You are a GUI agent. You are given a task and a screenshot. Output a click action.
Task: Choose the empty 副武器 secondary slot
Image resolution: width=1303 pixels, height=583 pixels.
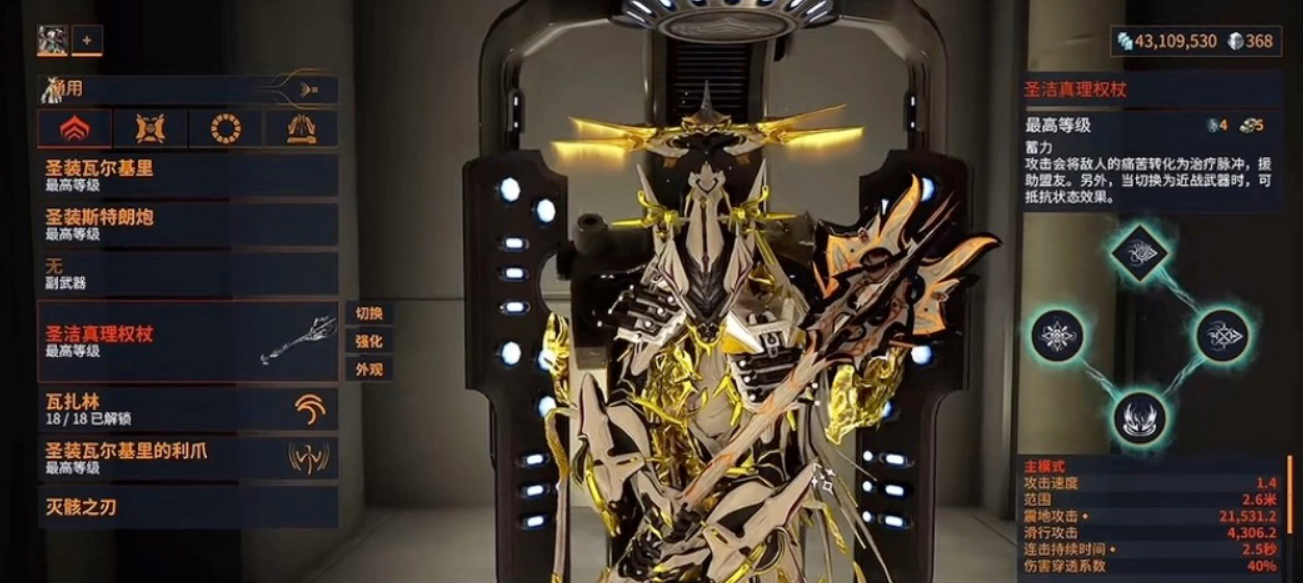pyautogui.click(x=187, y=273)
